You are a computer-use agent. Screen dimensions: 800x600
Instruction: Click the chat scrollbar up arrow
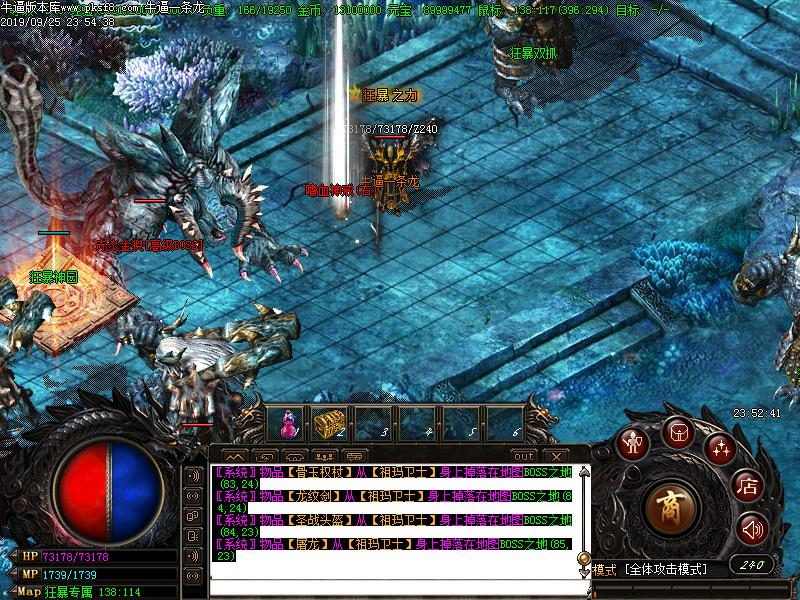(x=583, y=470)
